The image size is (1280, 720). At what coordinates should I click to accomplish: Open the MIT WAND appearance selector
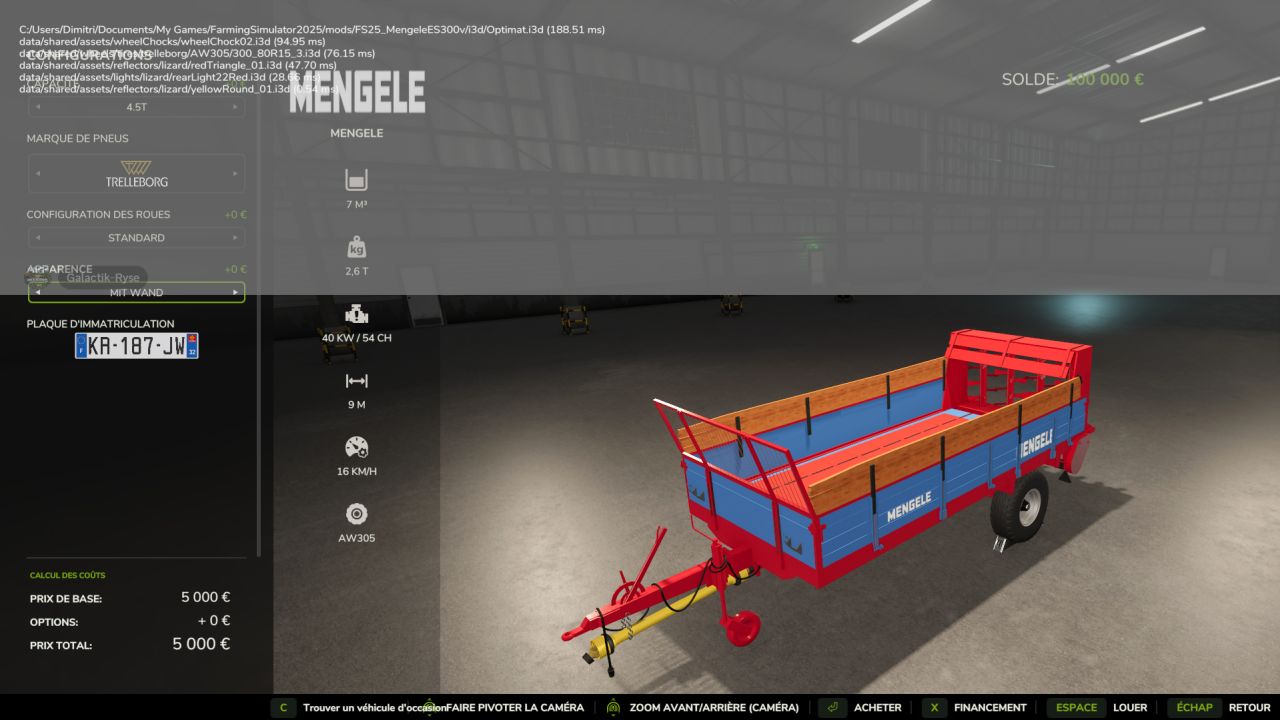pos(137,292)
